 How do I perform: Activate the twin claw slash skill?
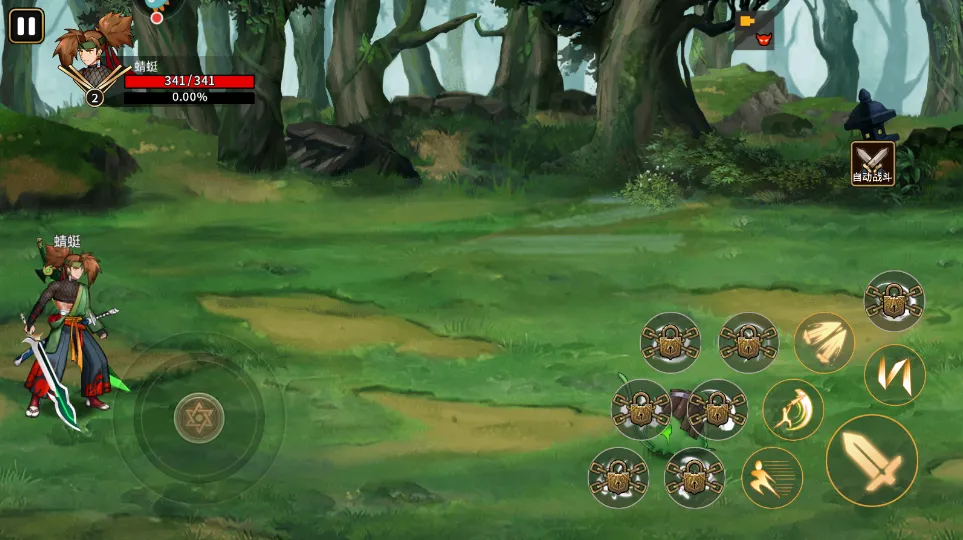[x=894, y=375]
